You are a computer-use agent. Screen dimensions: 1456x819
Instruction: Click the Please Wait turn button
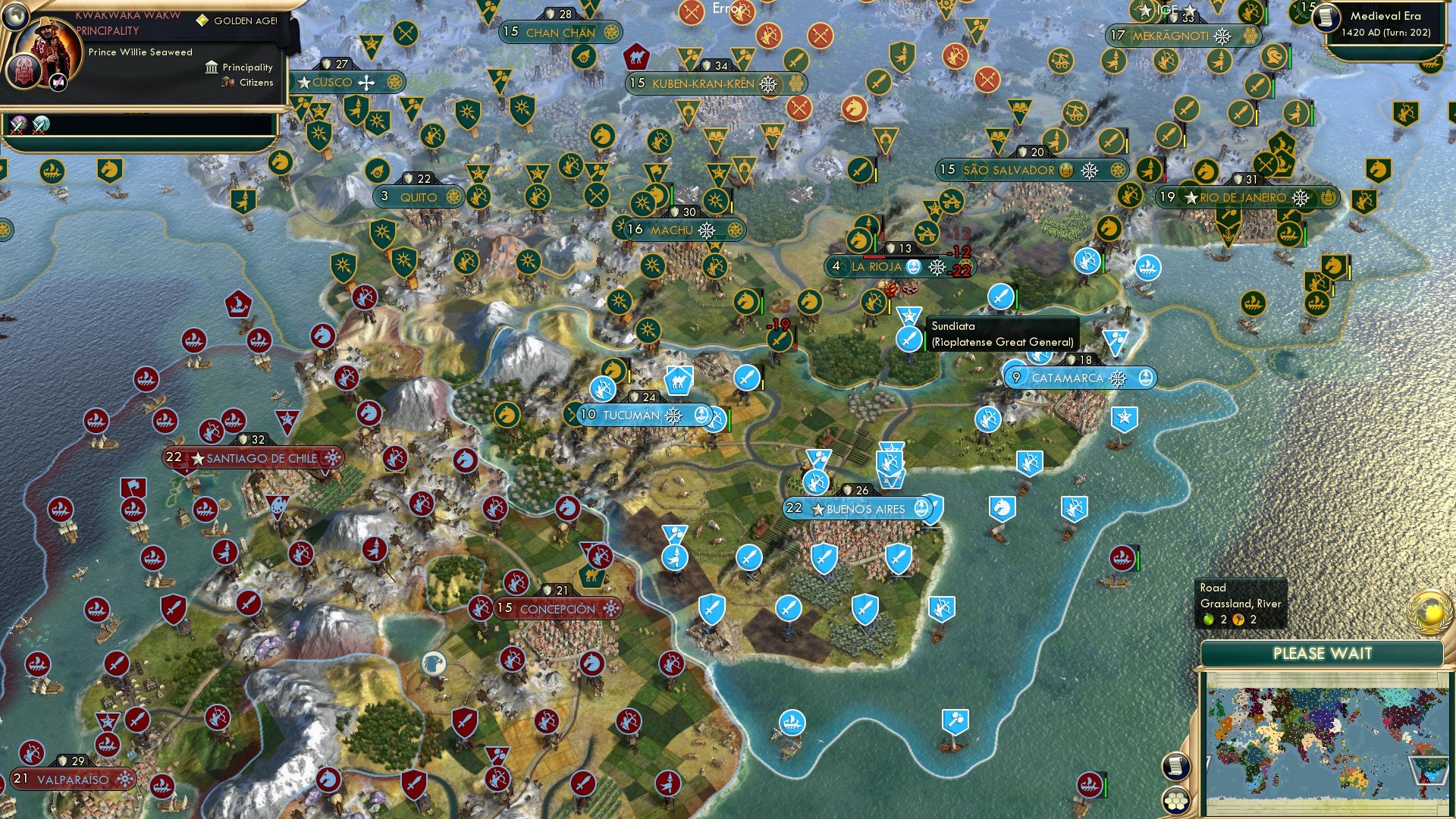pyautogui.click(x=1322, y=654)
